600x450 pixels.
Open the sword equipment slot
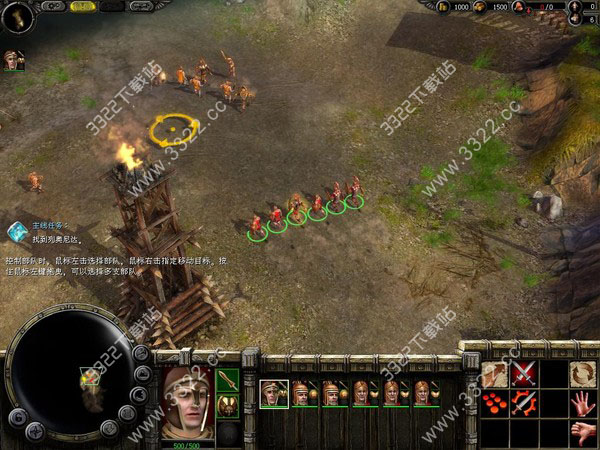[228, 380]
